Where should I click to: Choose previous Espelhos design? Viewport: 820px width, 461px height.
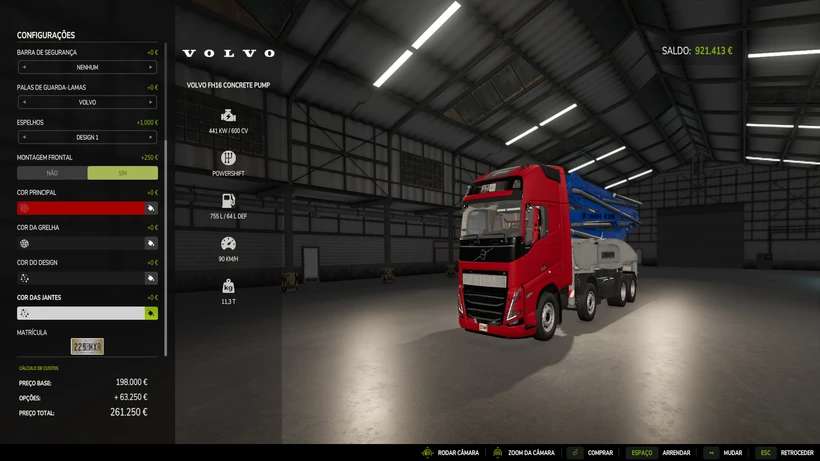23,137
